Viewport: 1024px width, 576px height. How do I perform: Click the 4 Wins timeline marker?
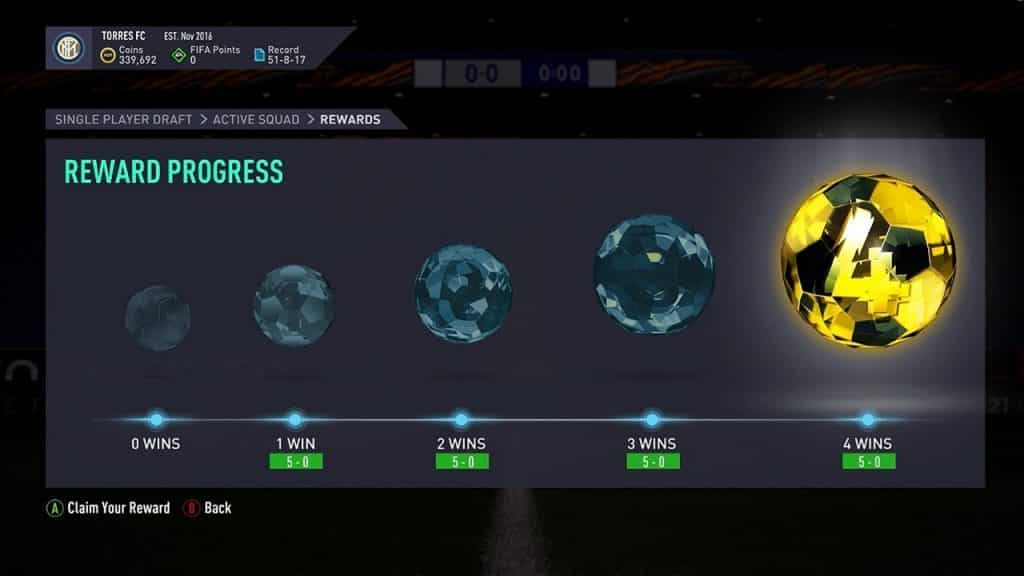click(x=868, y=420)
